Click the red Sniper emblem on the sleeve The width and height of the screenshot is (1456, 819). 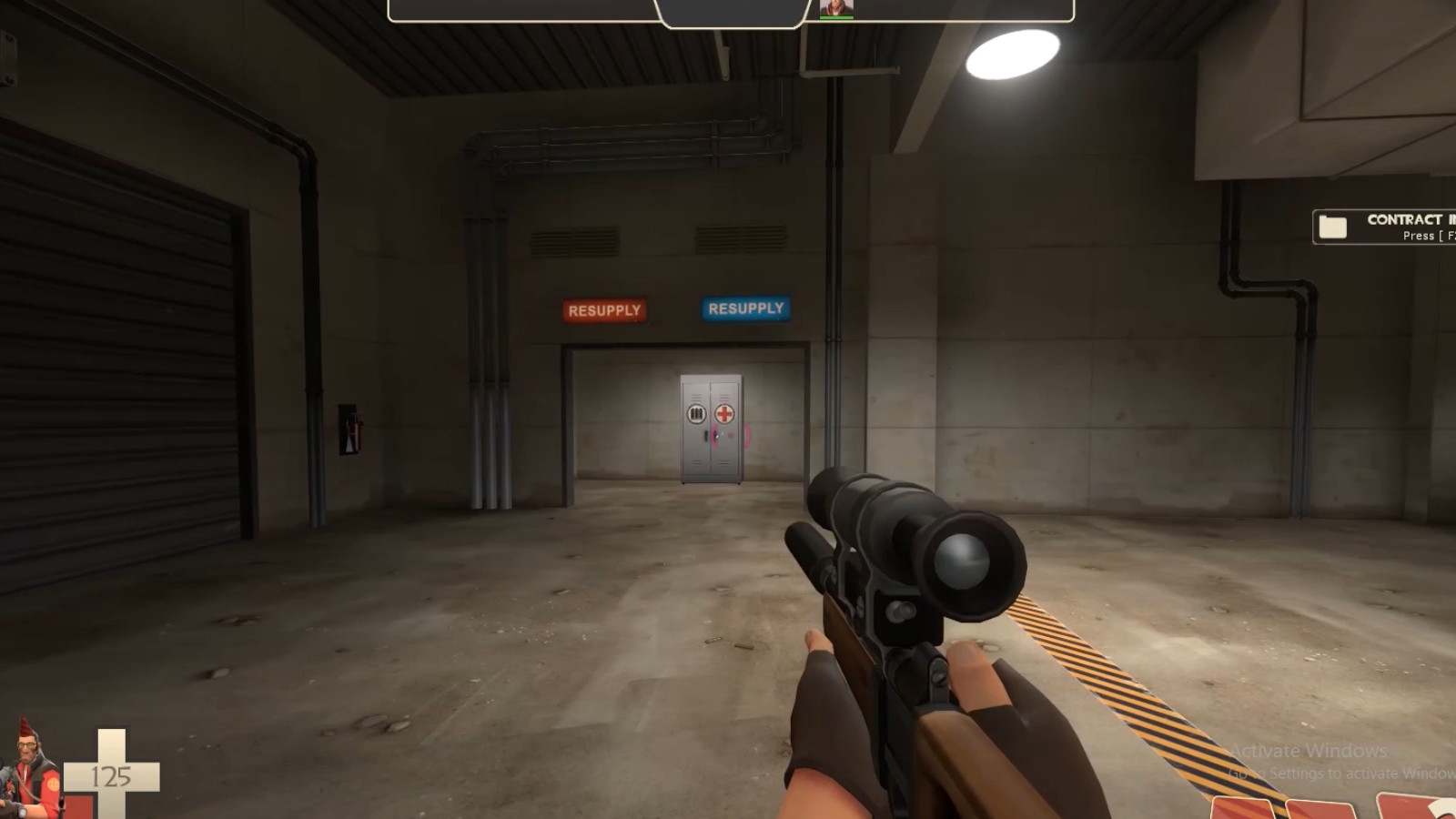[x=53, y=784]
